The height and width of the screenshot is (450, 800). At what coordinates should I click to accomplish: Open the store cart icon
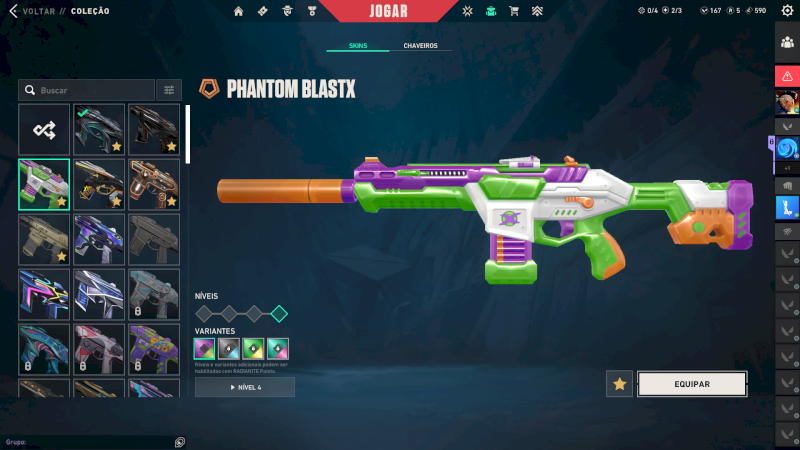(514, 11)
